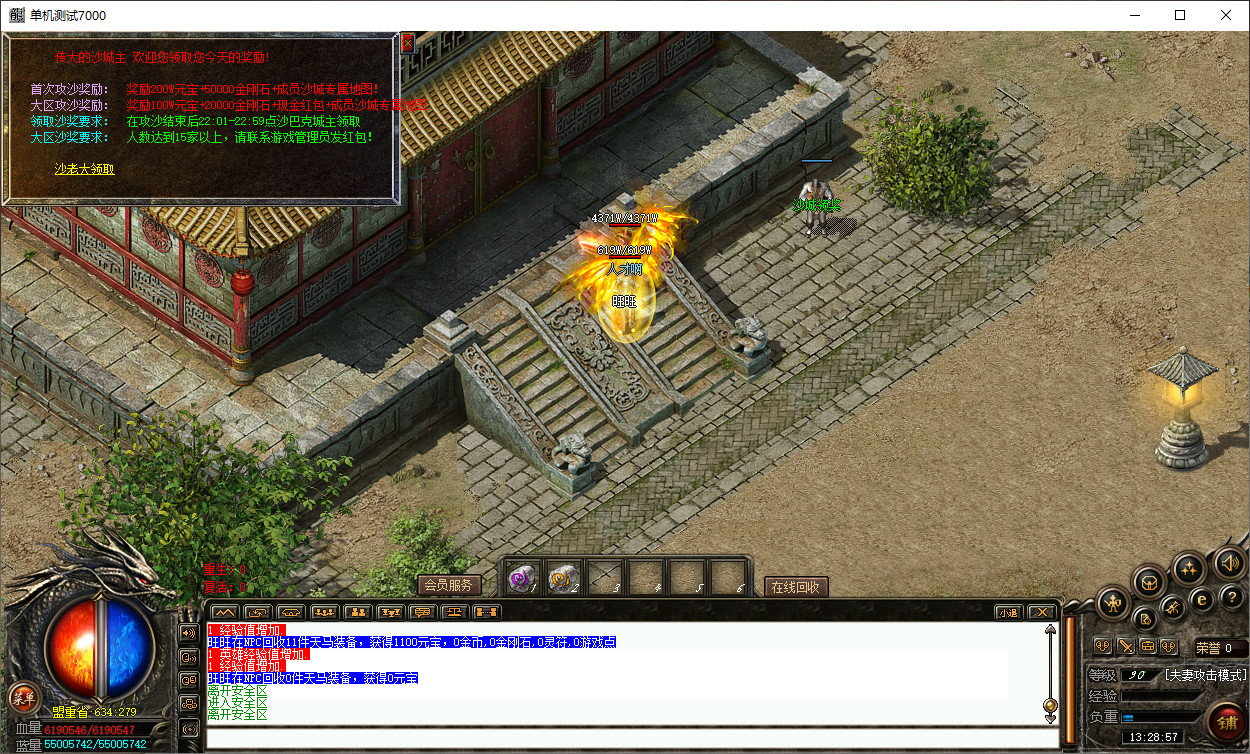Click the 沙老大领取 reward link
Image resolution: width=1250 pixels, height=754 pixels.
[84, 169]
